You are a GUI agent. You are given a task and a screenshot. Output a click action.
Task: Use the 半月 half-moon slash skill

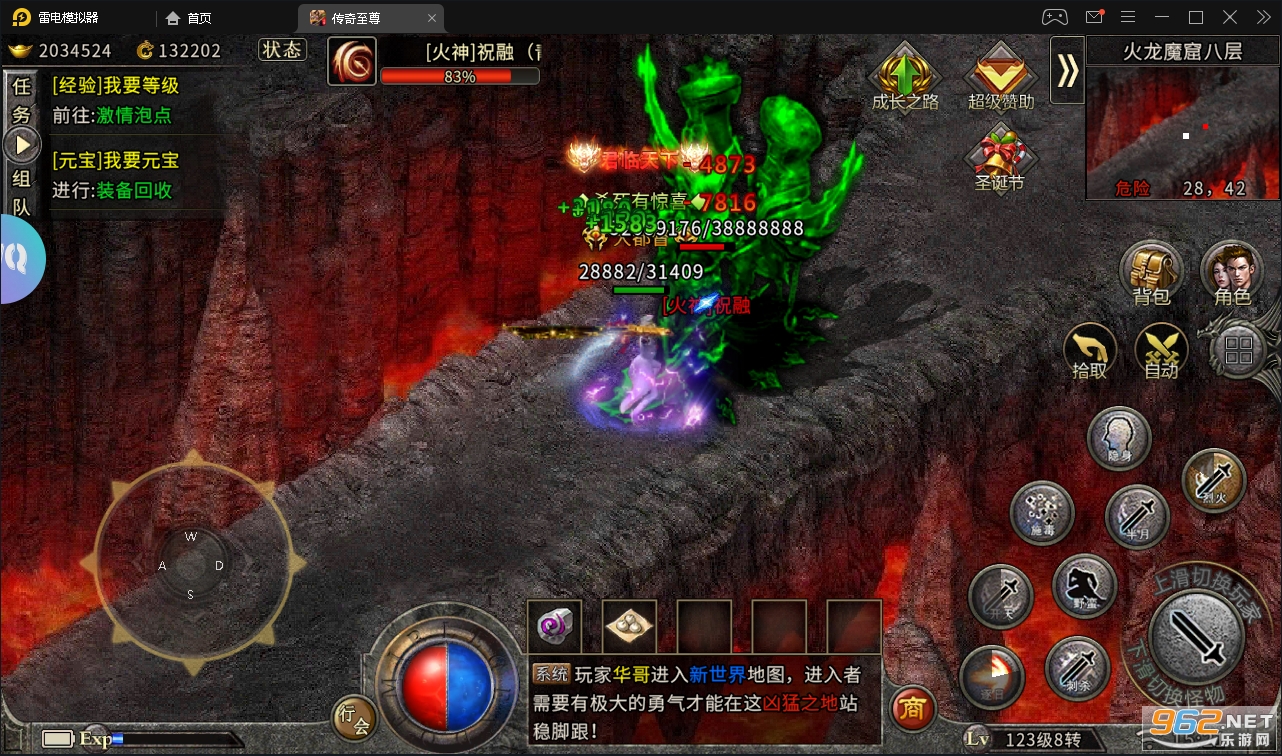point(1136,516)
